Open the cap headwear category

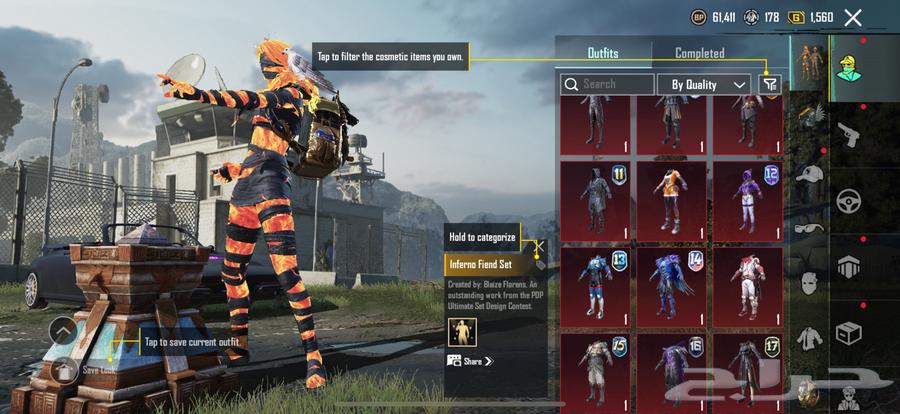(x=809, y=177)
